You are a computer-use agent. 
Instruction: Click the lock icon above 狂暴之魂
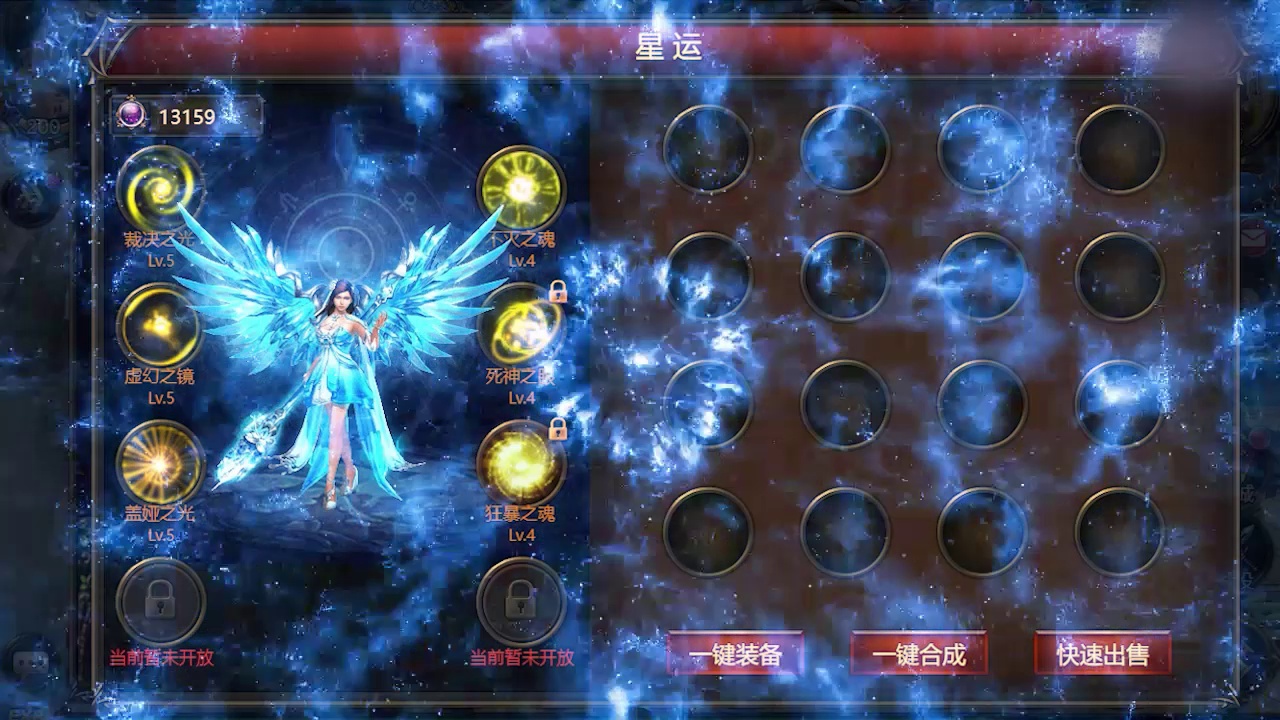[556, 428]
